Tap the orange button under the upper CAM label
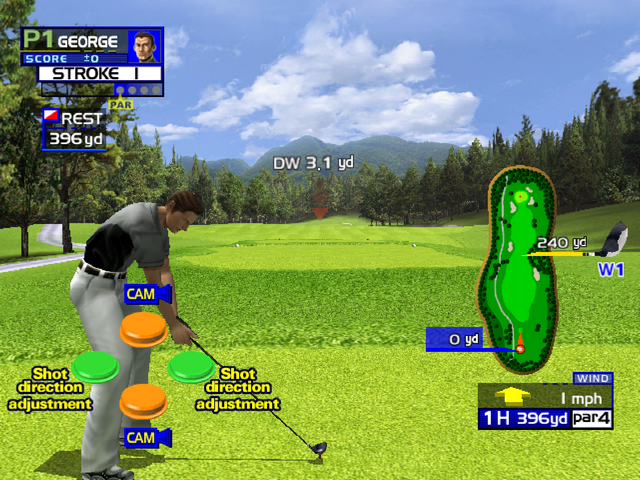 tap(143, 329)
